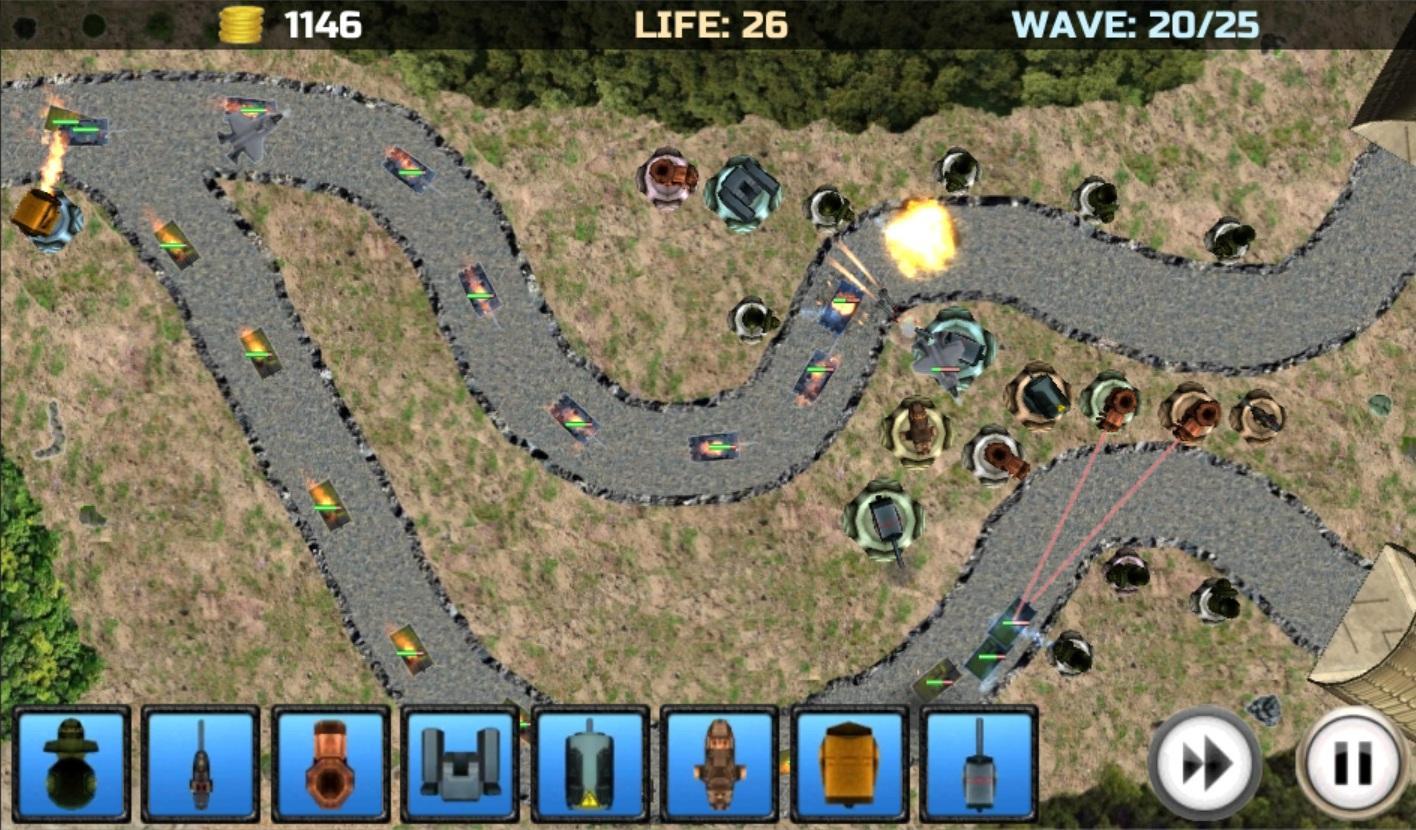1416x830 pixels.
Task: Select the green dome turret from the build bar
Action: pyautogui.click(x=70, y=765)
